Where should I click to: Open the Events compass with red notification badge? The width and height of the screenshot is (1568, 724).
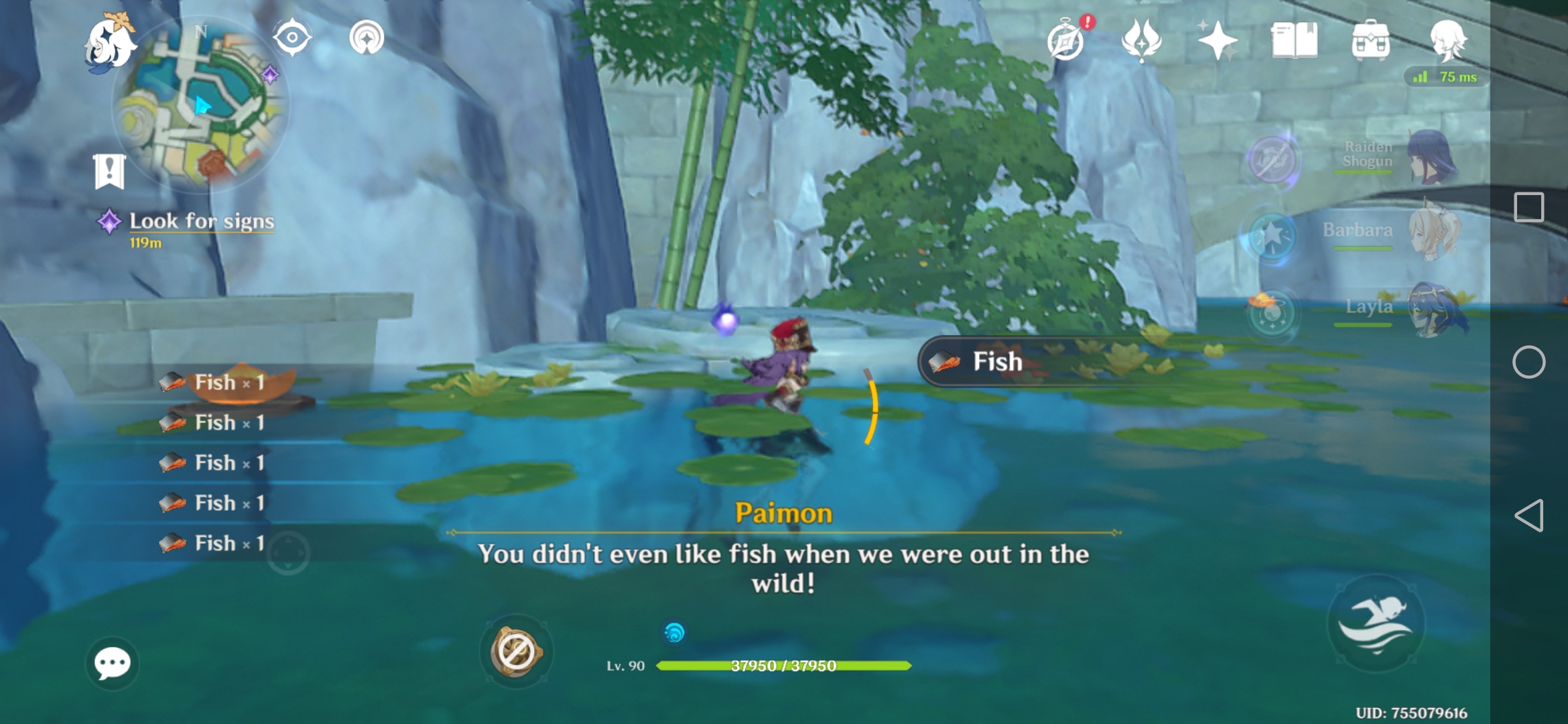pos(1066,42)
